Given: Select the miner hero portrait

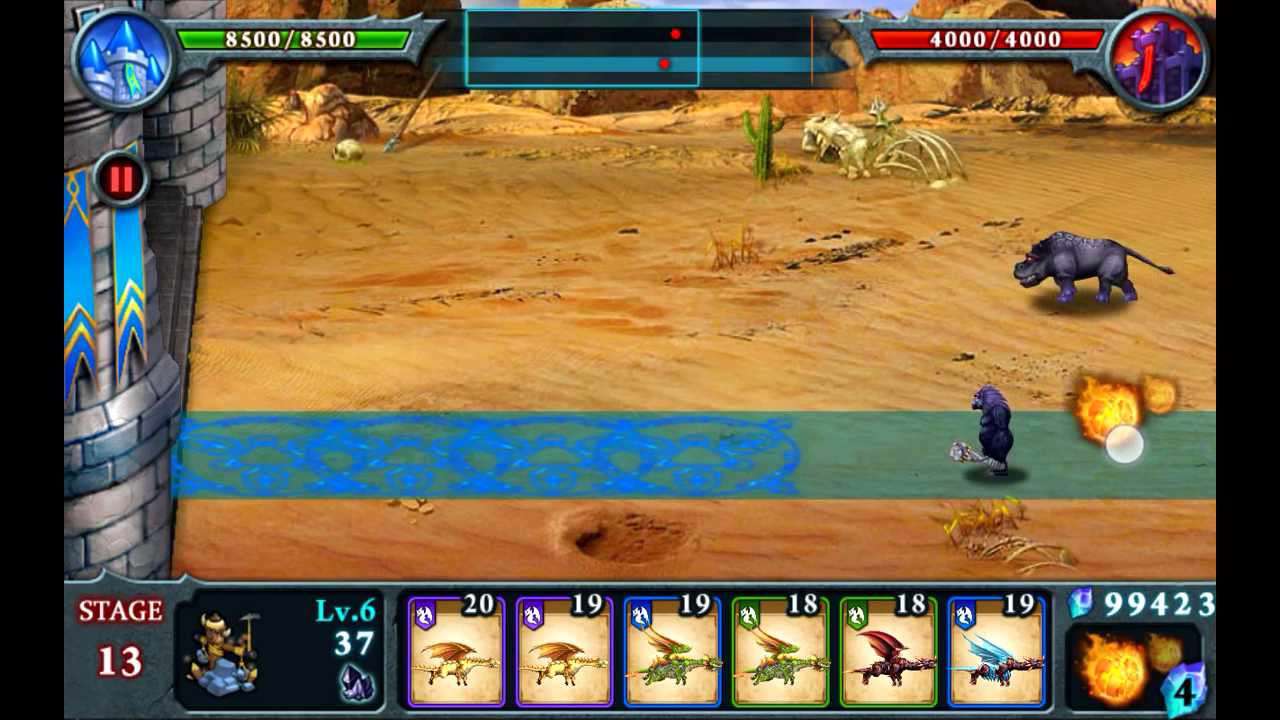Looking at the screenshot, I should pos(222,650).
